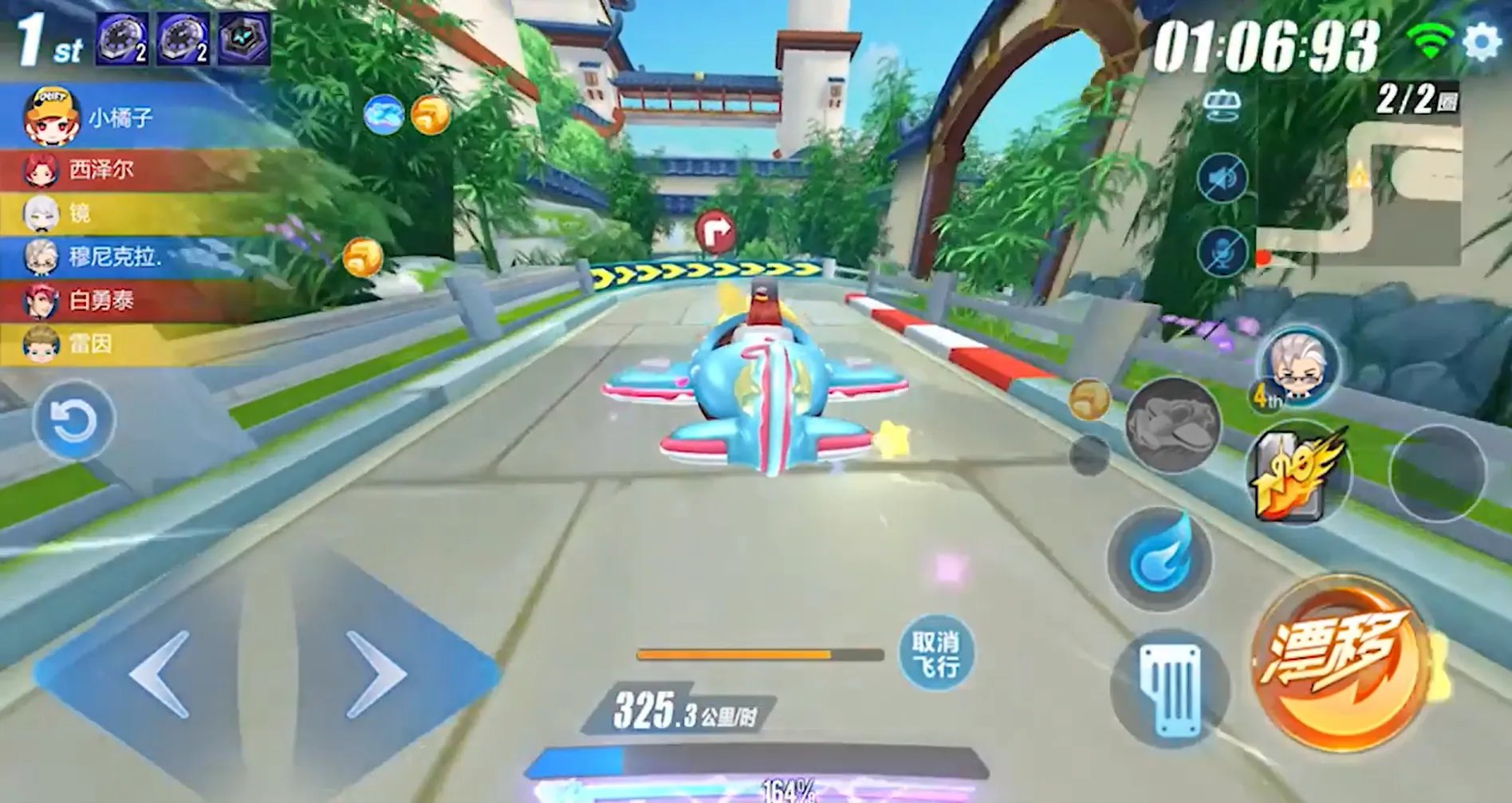Screen dimensions: 1512x803
Task: Tap the reset-position circular arrow button
Action: click(73, 419)
